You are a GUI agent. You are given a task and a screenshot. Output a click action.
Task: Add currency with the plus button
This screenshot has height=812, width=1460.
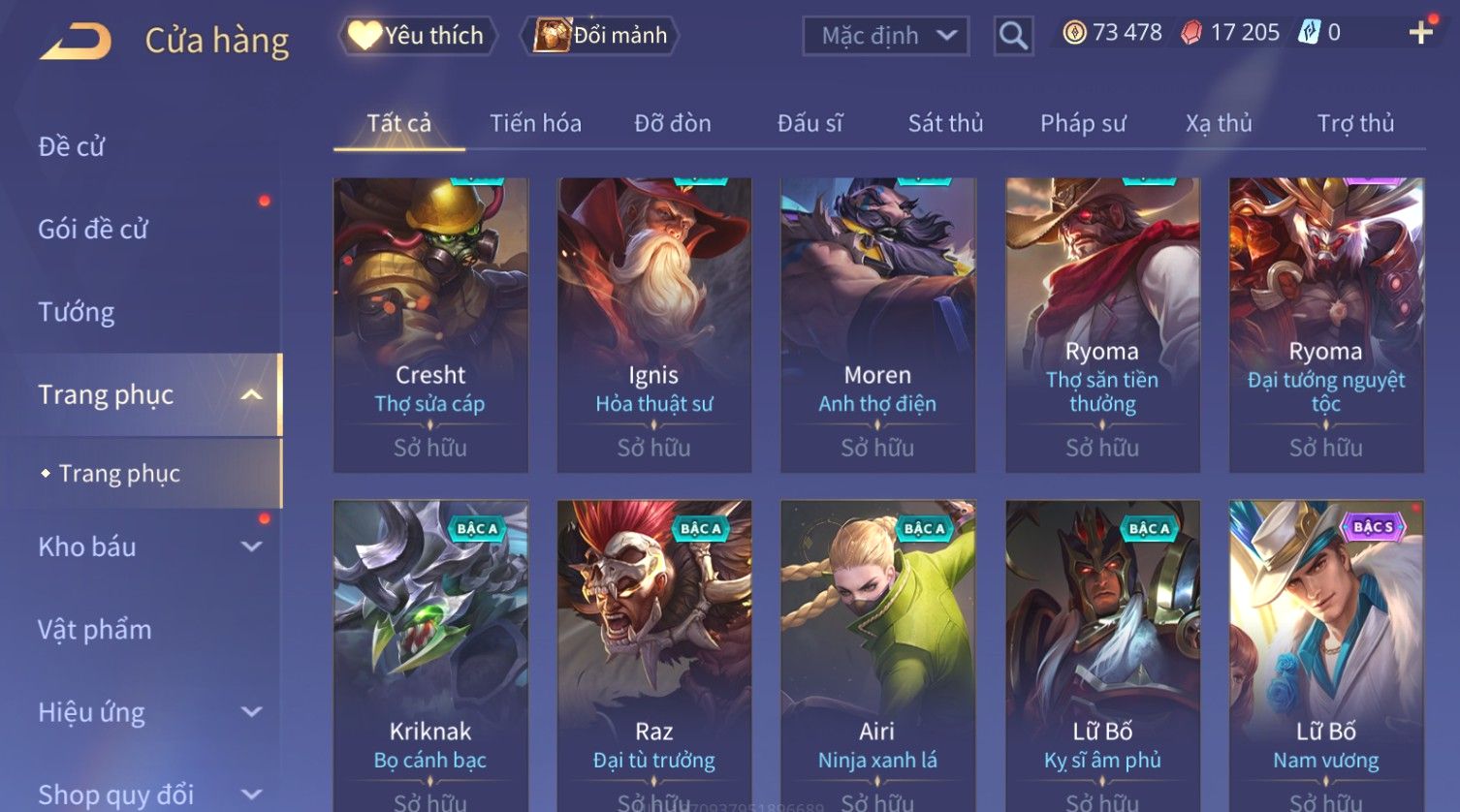pos(1420,33)
